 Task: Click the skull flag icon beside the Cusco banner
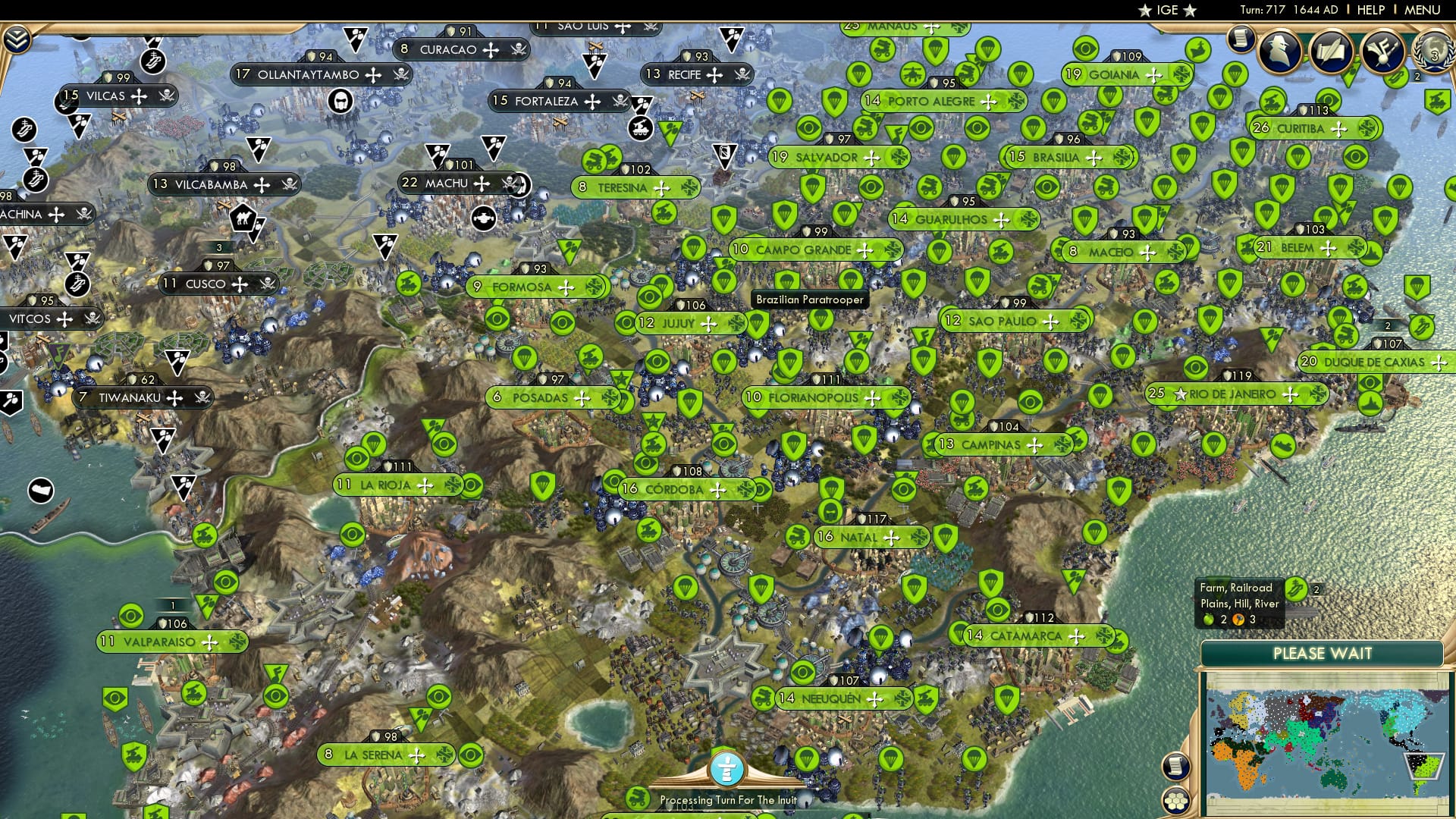pyautogui.click(x=269, y=284)
